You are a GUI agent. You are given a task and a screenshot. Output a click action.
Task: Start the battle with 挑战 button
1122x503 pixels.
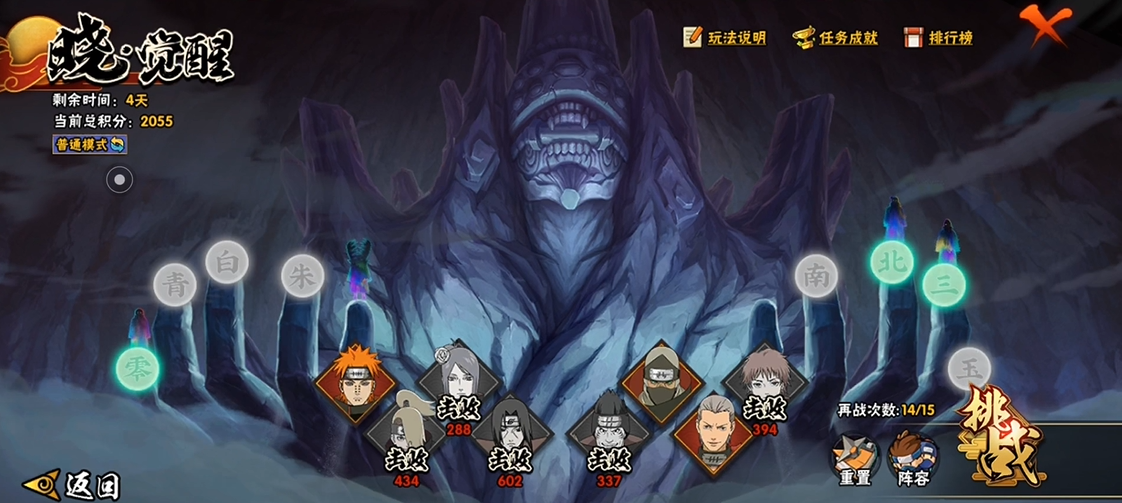[x=1002, y=437]
